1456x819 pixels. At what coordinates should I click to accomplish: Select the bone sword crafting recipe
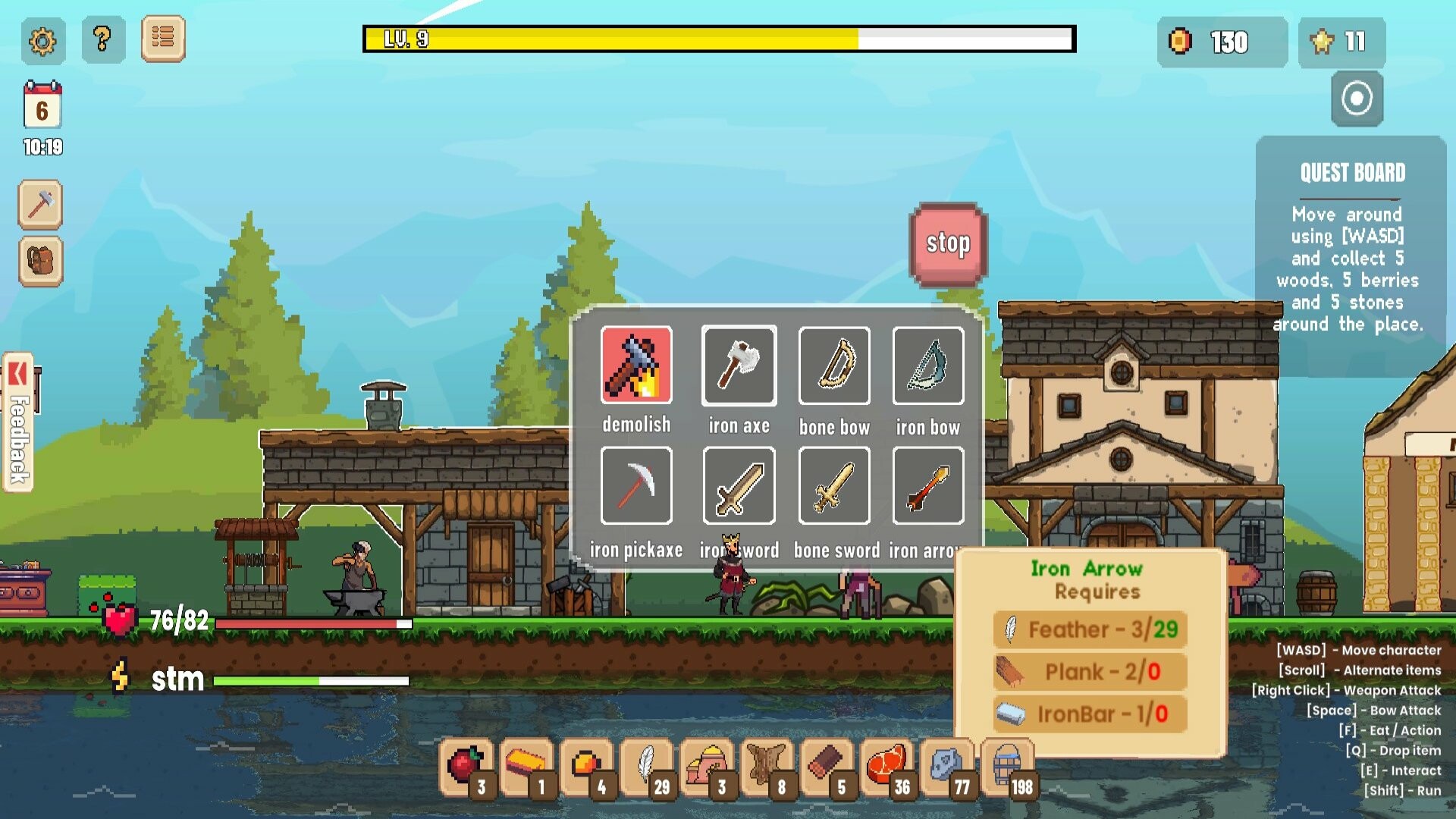coord(833,486)
